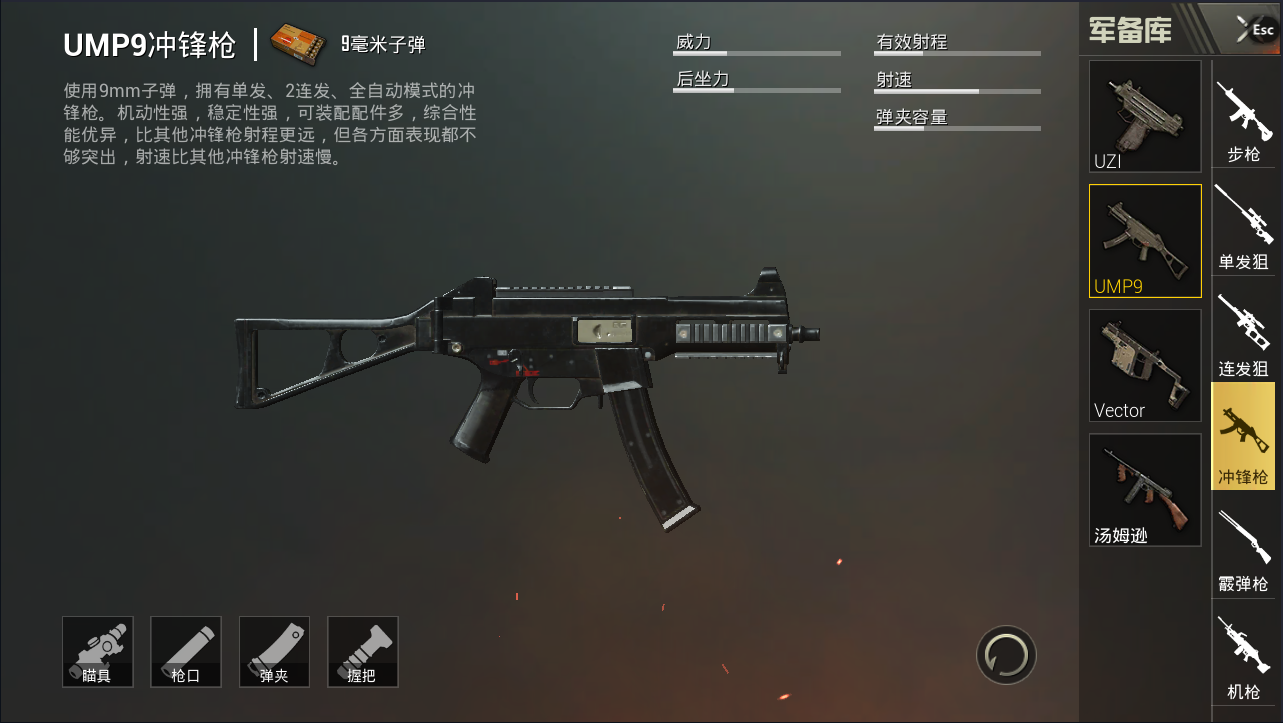Open the 枪口 muzzle attachment slot
The width and height of the screenshot is (1283, 723).
coord(185,651)
